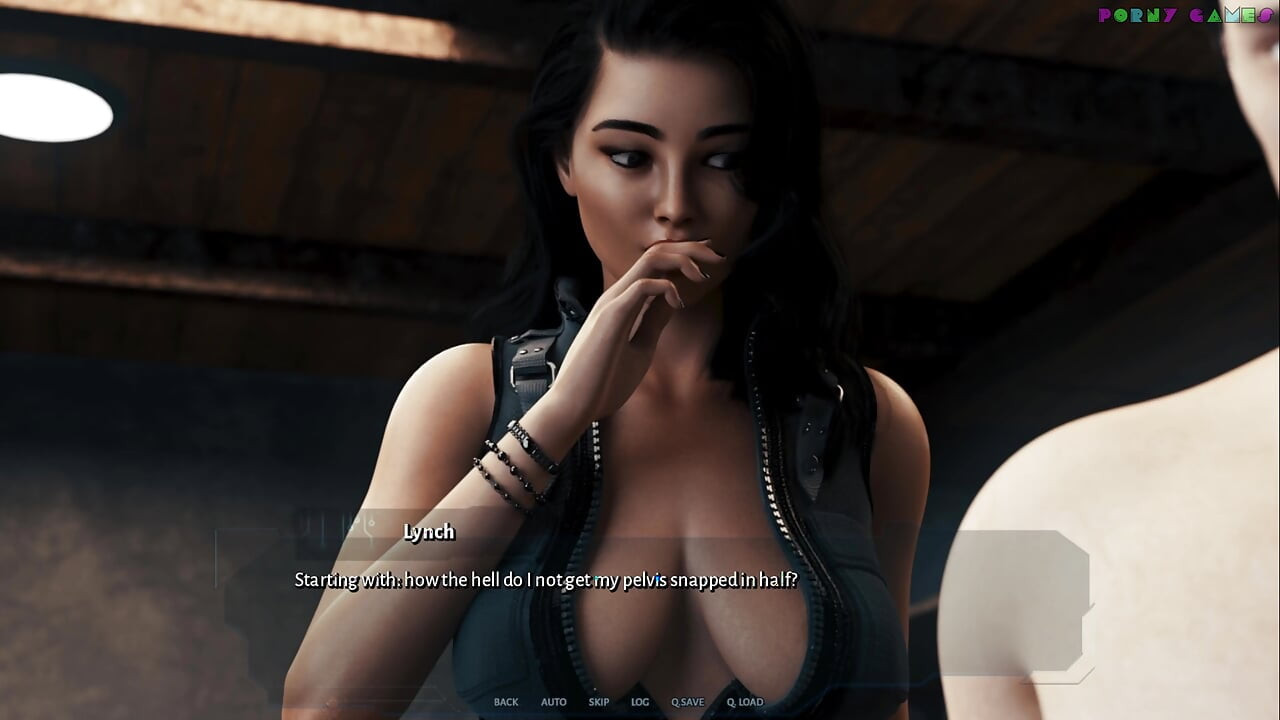This screenshot has height=720, width=1280.
Task: Toggle SKIP mode to fast-forward text
Action: click(598, 702)
